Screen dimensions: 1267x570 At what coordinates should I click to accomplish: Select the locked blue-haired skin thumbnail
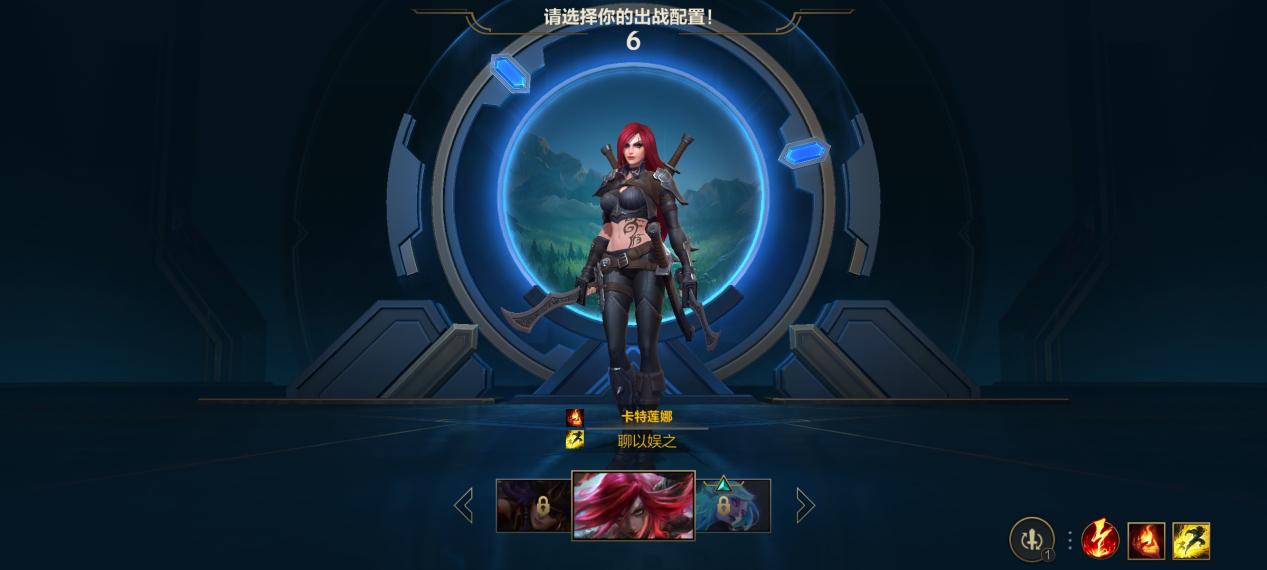[x=733, y=506]
